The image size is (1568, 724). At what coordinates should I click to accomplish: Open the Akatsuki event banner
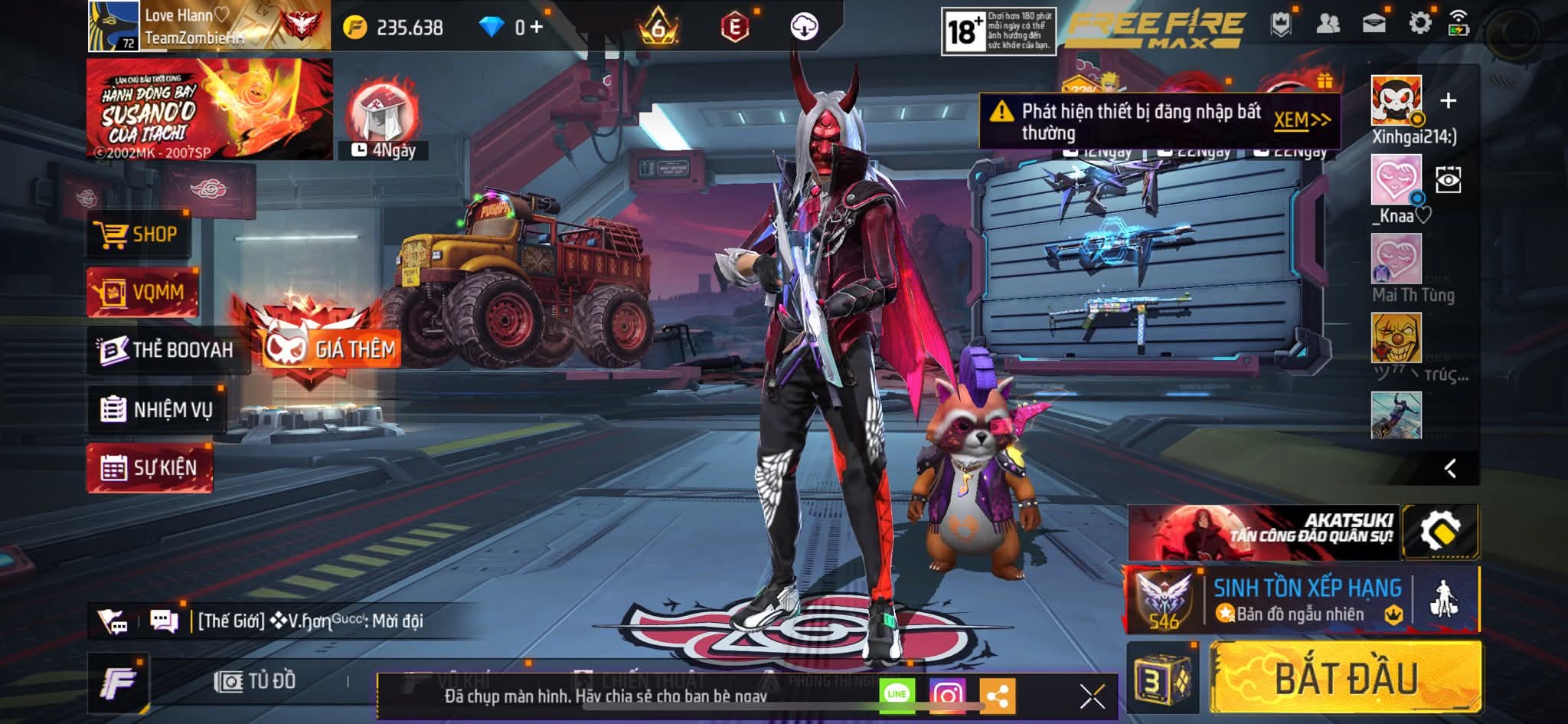pyautogui.click(x=1263, y=532)
